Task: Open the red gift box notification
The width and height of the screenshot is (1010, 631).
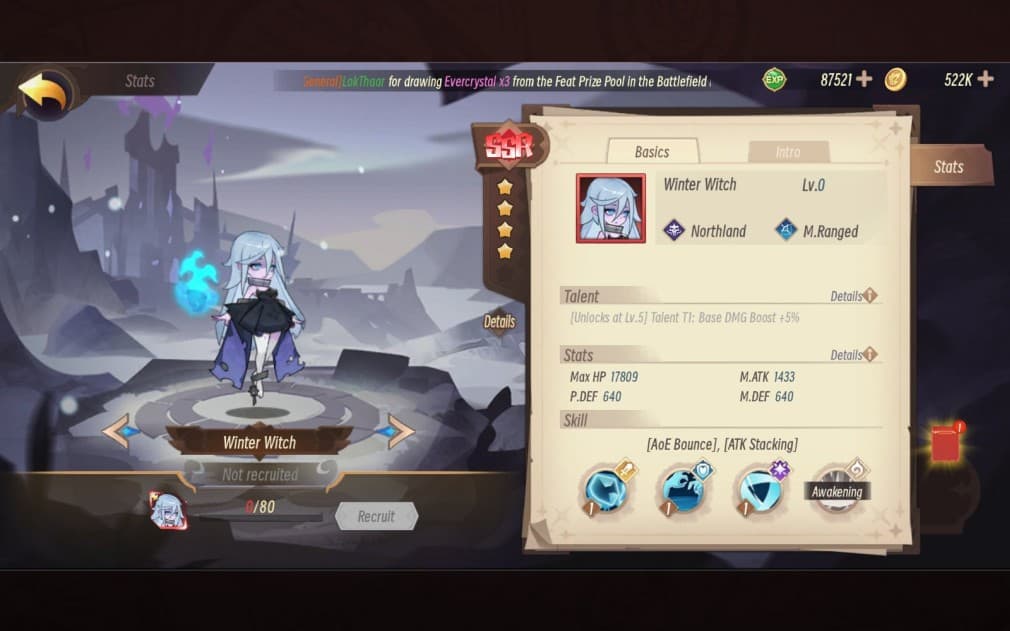Action: 946,442
